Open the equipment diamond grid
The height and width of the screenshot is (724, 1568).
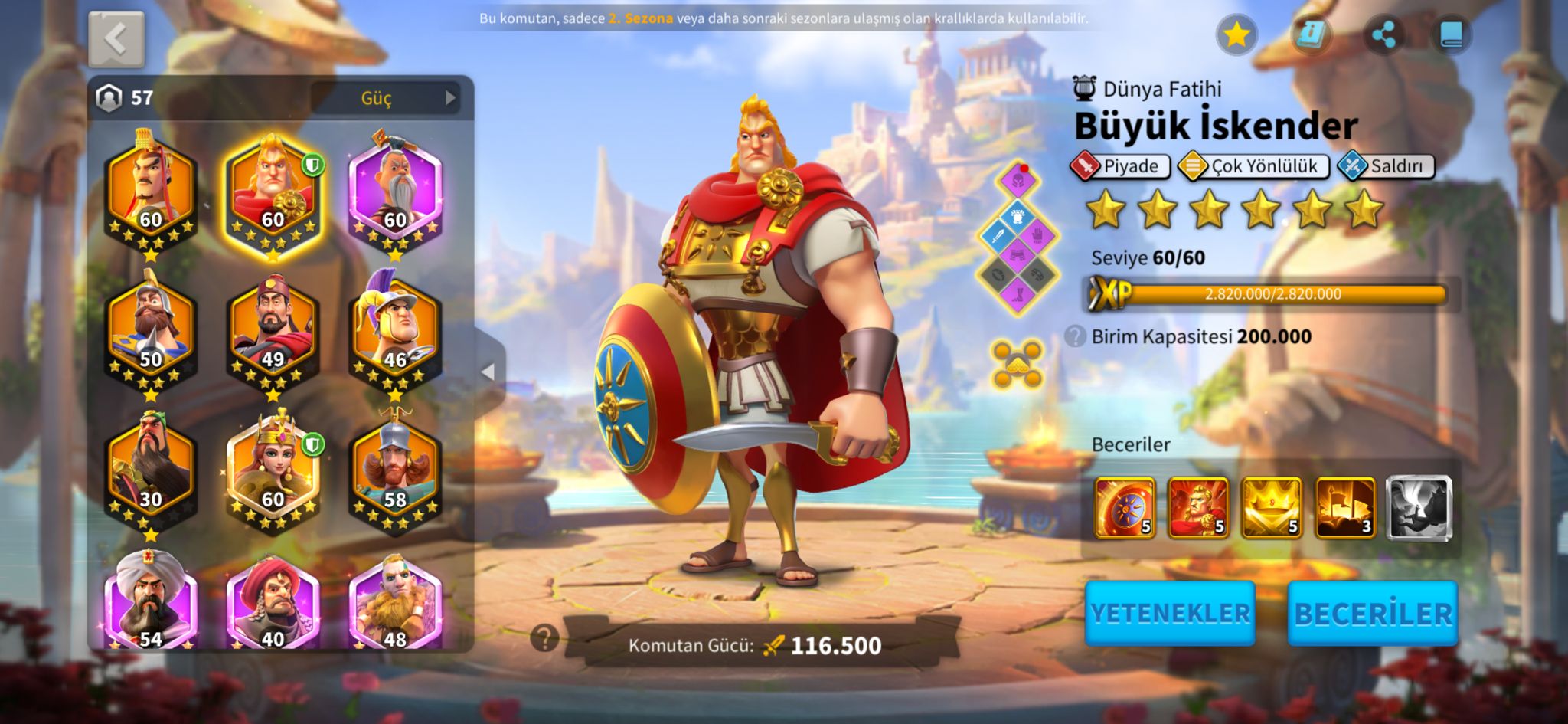coord(1018,238)
